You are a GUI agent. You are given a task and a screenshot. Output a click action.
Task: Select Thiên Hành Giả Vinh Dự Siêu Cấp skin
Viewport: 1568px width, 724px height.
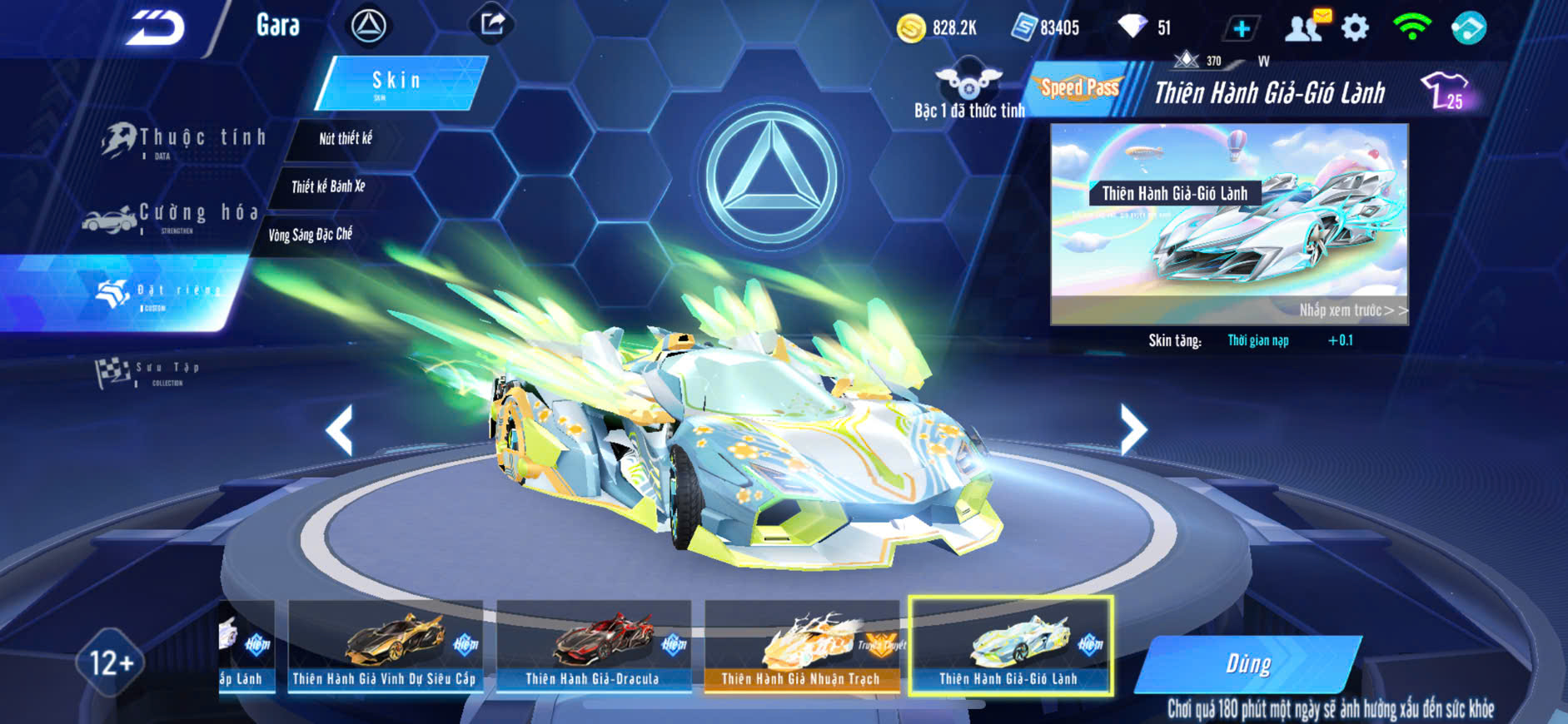pos(385,647)
